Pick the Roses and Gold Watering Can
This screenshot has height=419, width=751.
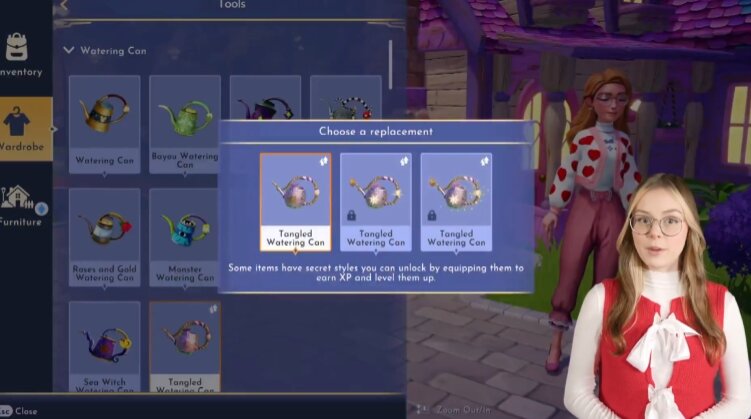point(104,237)
